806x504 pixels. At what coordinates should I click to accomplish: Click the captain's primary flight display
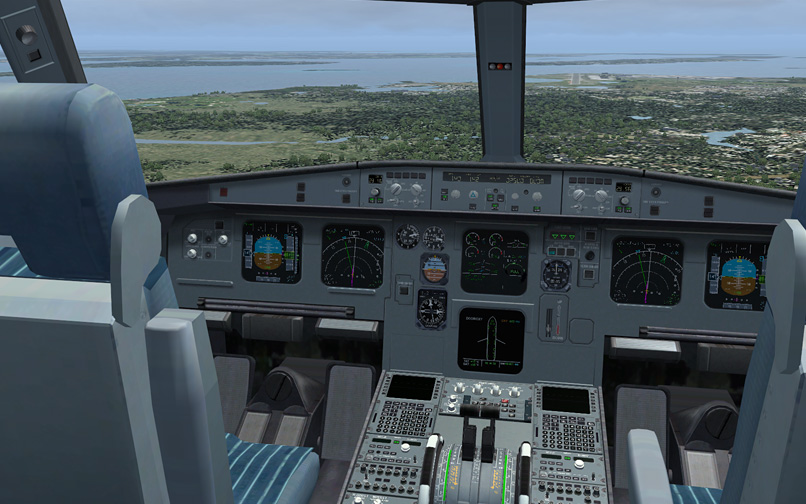pyautogui.click(x=271, y=252)
